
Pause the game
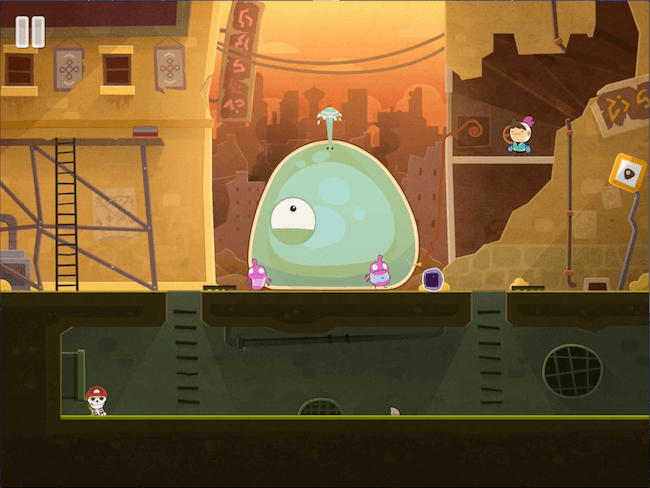(x=30, y=31)
